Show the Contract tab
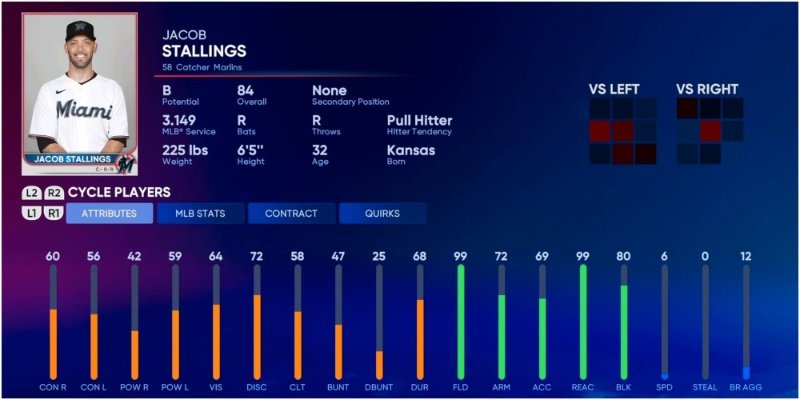Image resolution: width=800 pixels, height=400 pixels. pyautogui.click(x=291, y=213)
